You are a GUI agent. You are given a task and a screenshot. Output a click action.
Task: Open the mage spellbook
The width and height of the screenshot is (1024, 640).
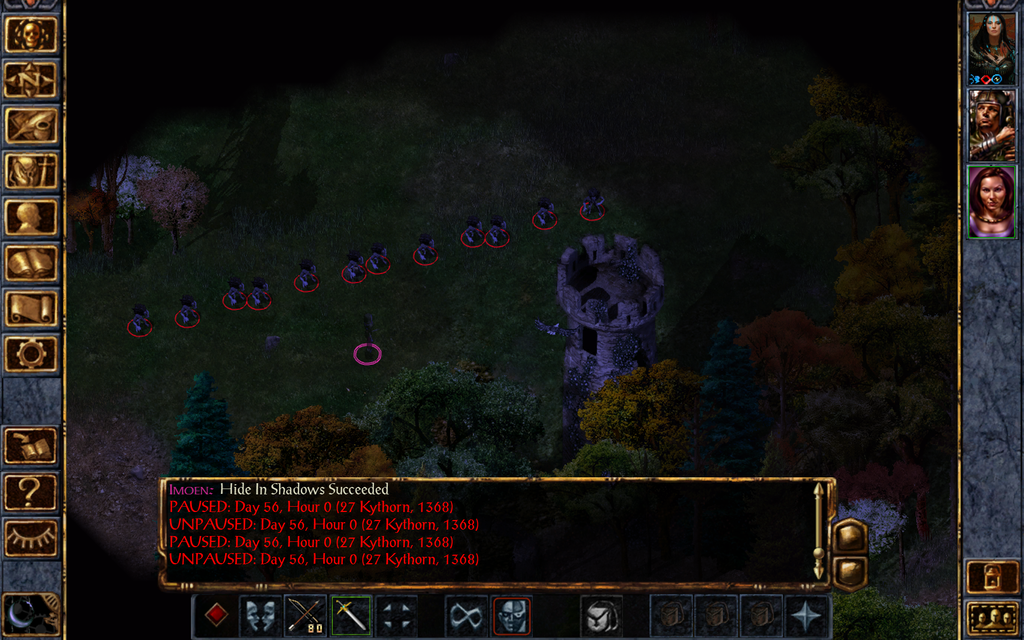[31, 263]
